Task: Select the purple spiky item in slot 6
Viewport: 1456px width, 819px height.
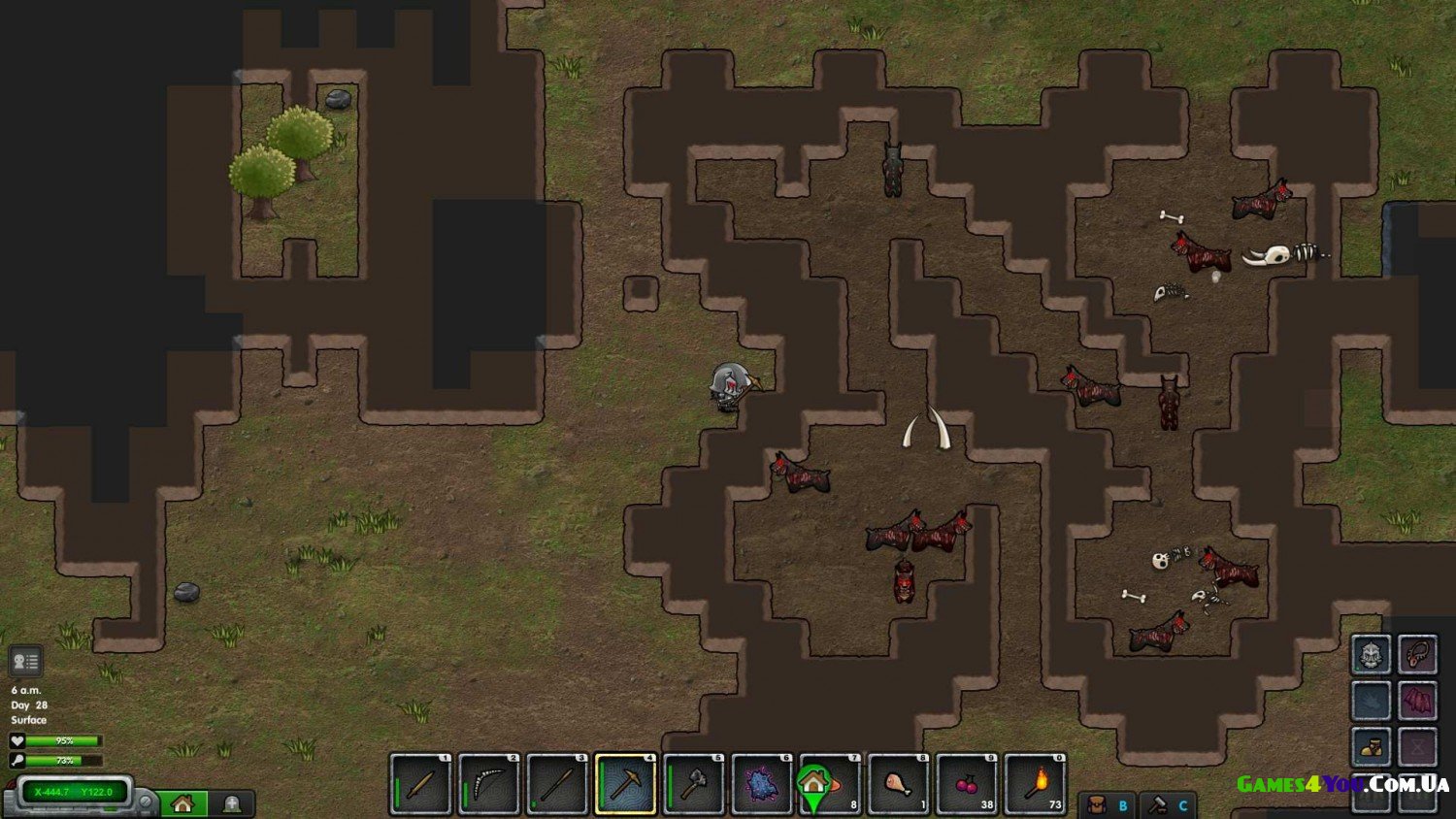Action: (762, 784)
